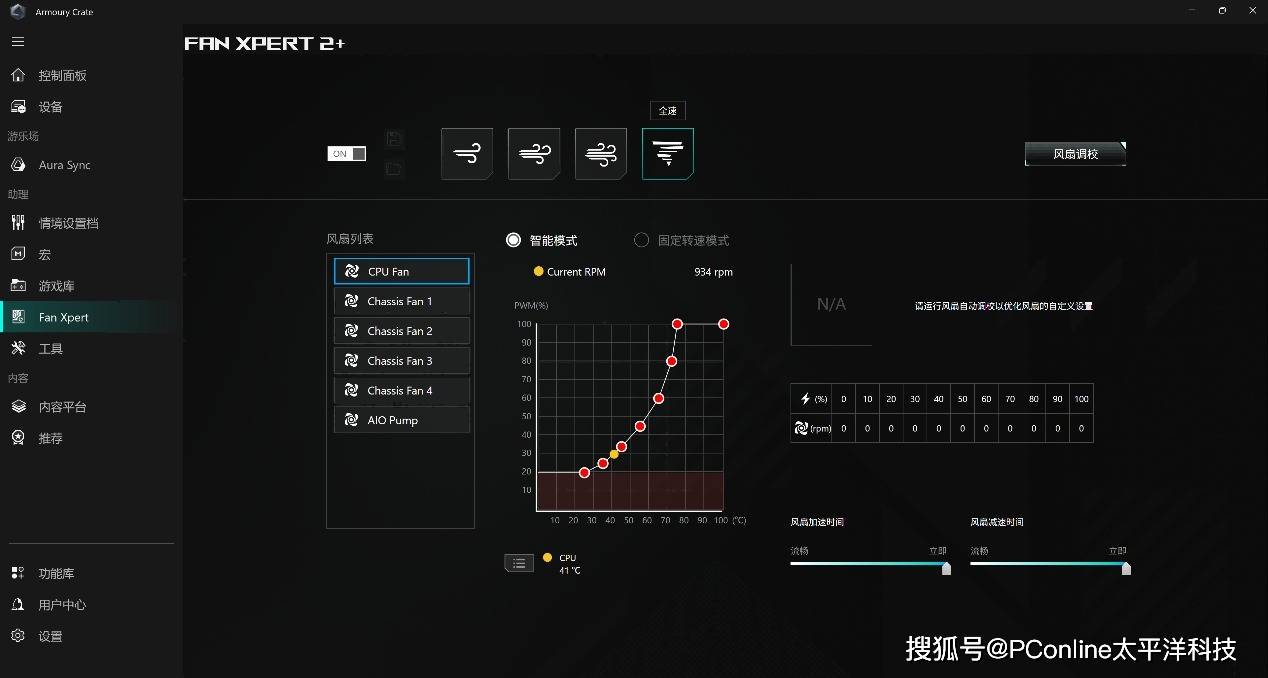Image resolution: width=1268 pixels, height=678 pixels.
Task: Collapse the sidebar with the hamburger icon
Action: [18, 42]
